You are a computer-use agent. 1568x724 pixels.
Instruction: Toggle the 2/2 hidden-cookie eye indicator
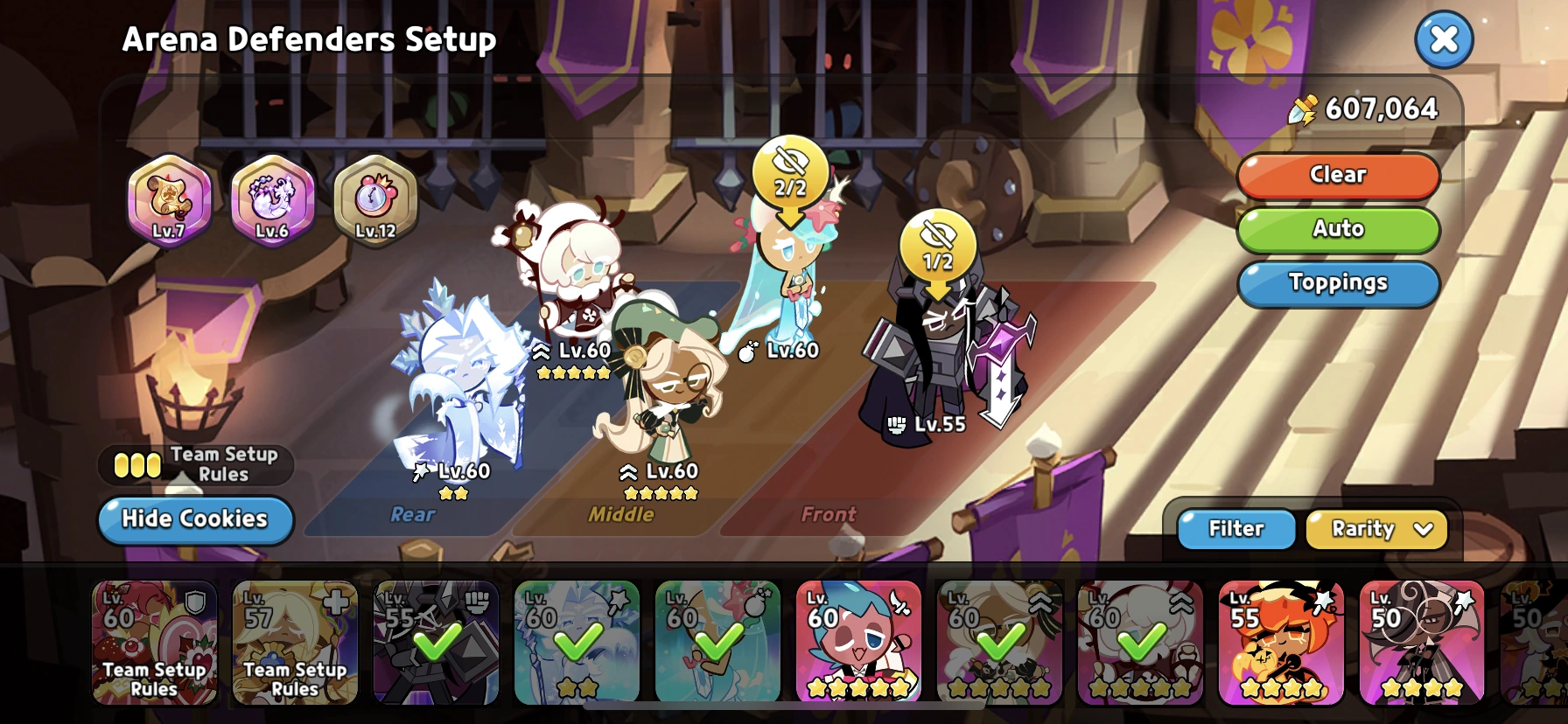pos(789,172)
